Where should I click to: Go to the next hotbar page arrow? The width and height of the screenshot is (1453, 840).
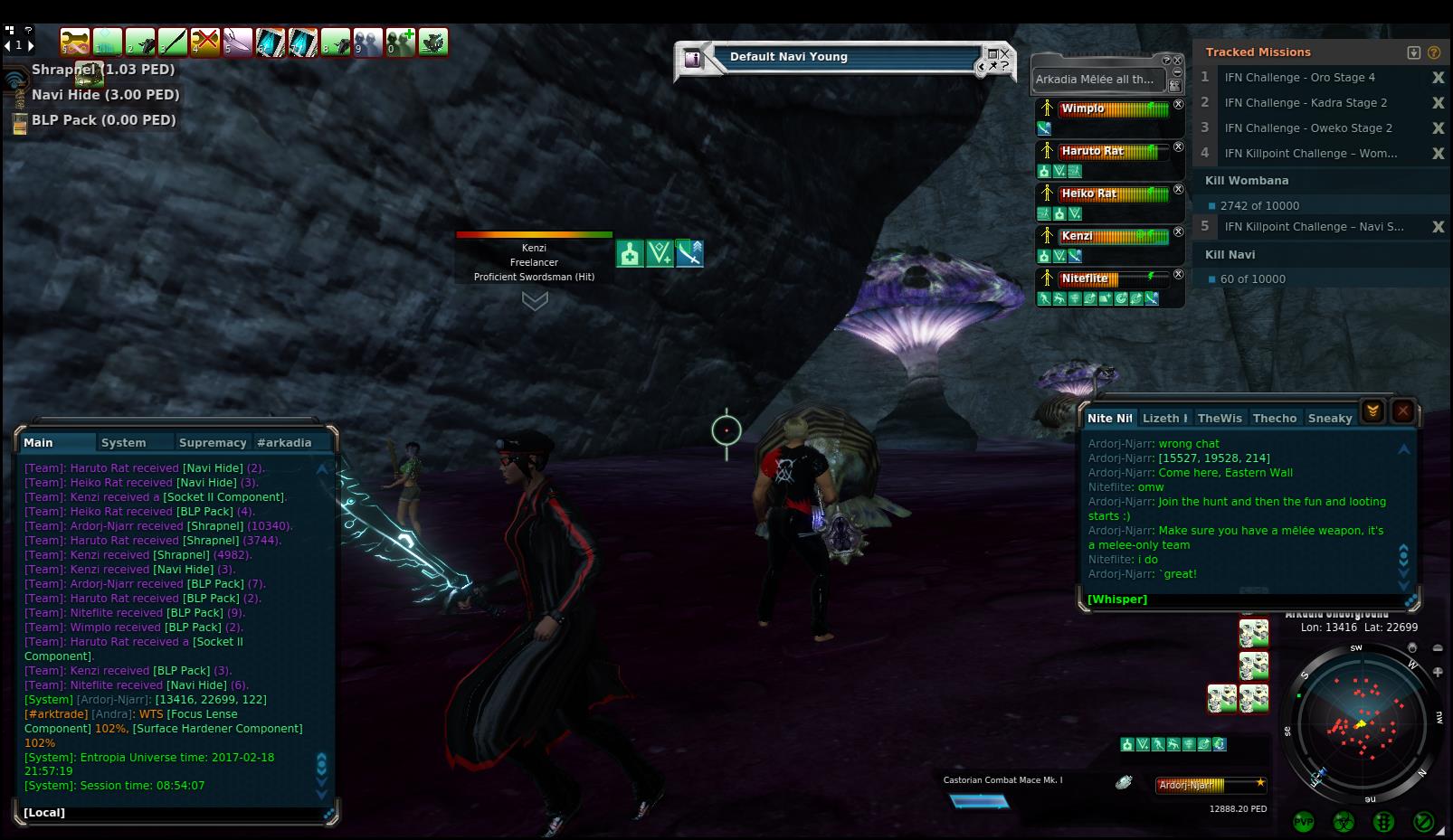click(32, 44)
